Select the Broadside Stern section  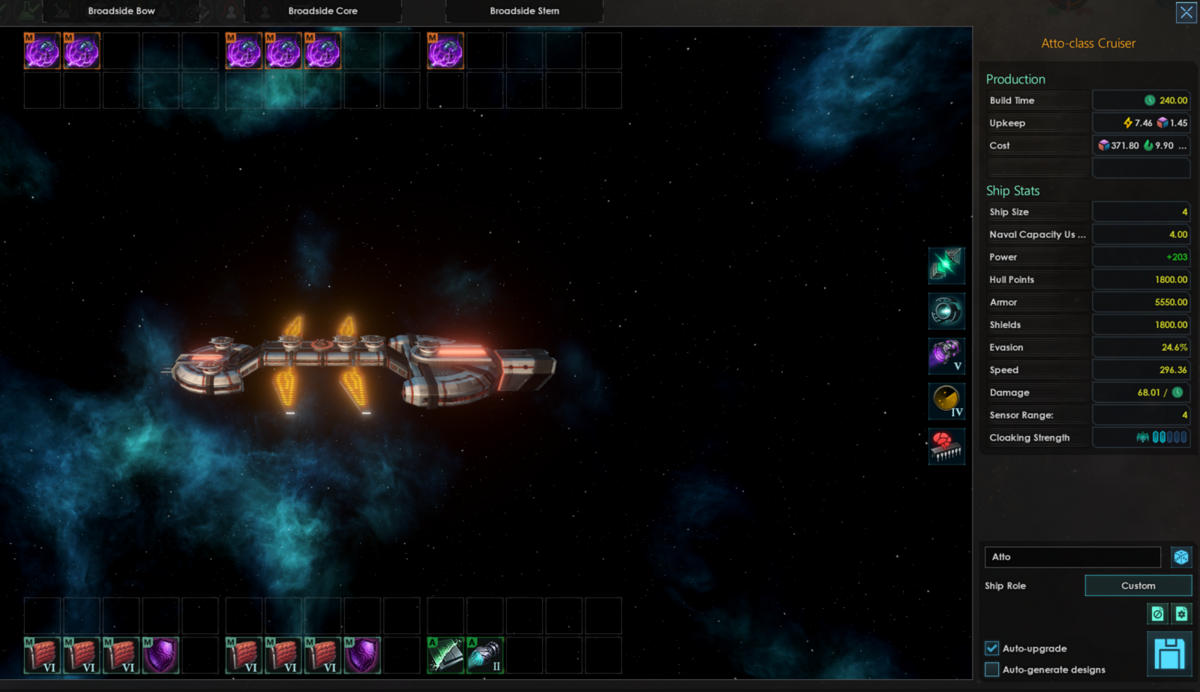coord(524,11)
